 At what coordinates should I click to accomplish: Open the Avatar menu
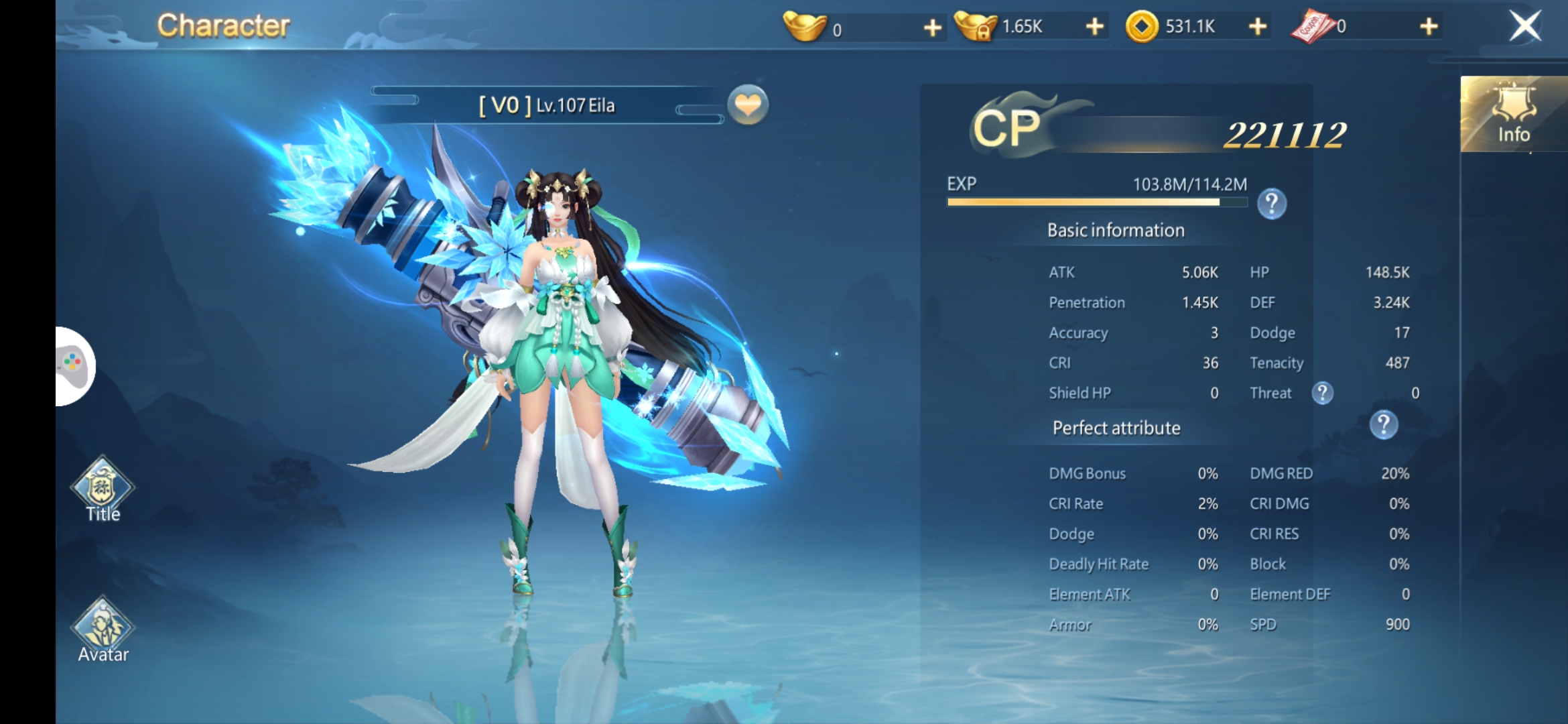pos(103,630)
